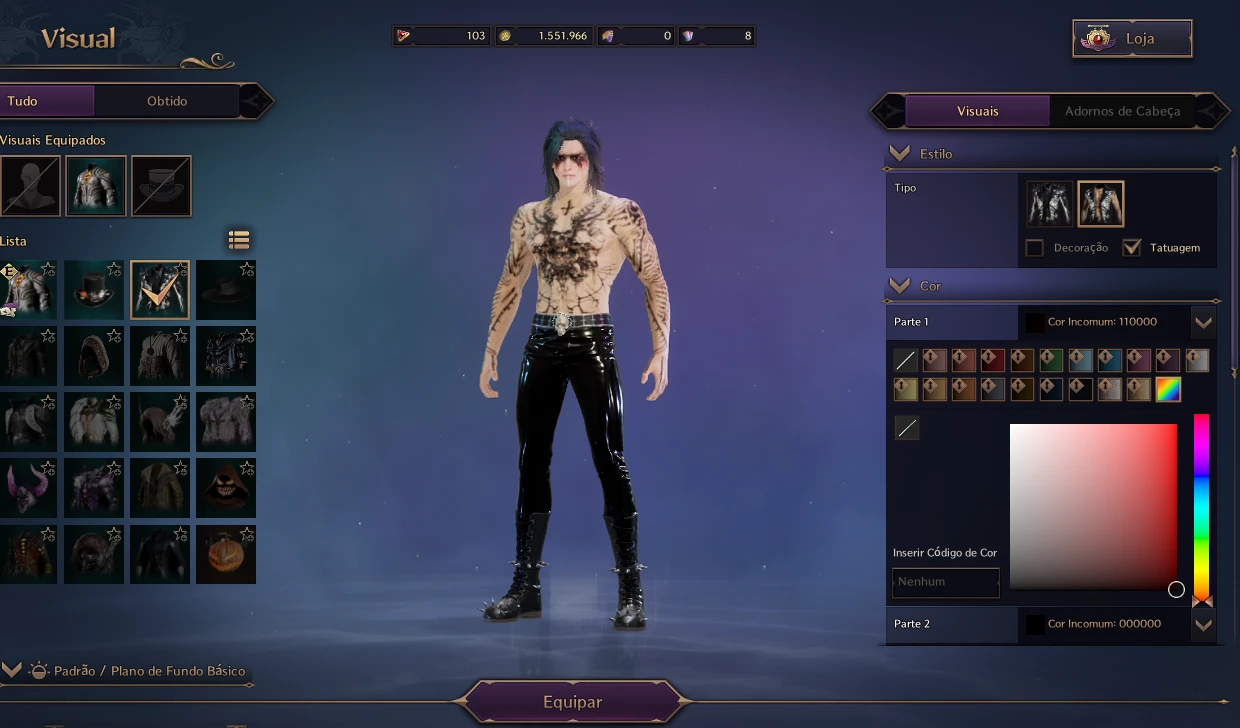
Task: Click the Equipar button
Action: click(x=573, y=702)
